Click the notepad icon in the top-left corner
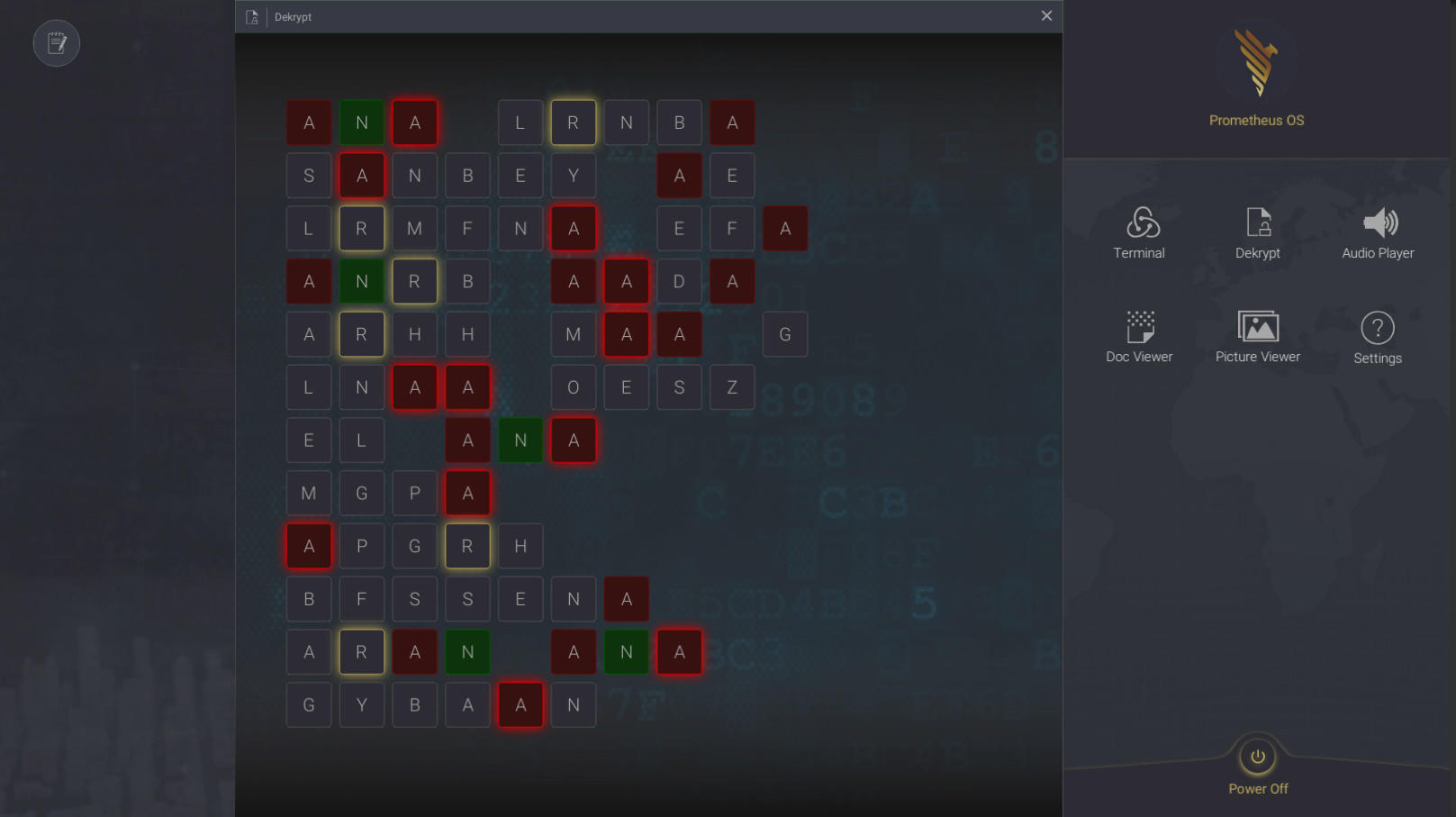The height and width of the screenshot is (817, 1456). point(56,42)
